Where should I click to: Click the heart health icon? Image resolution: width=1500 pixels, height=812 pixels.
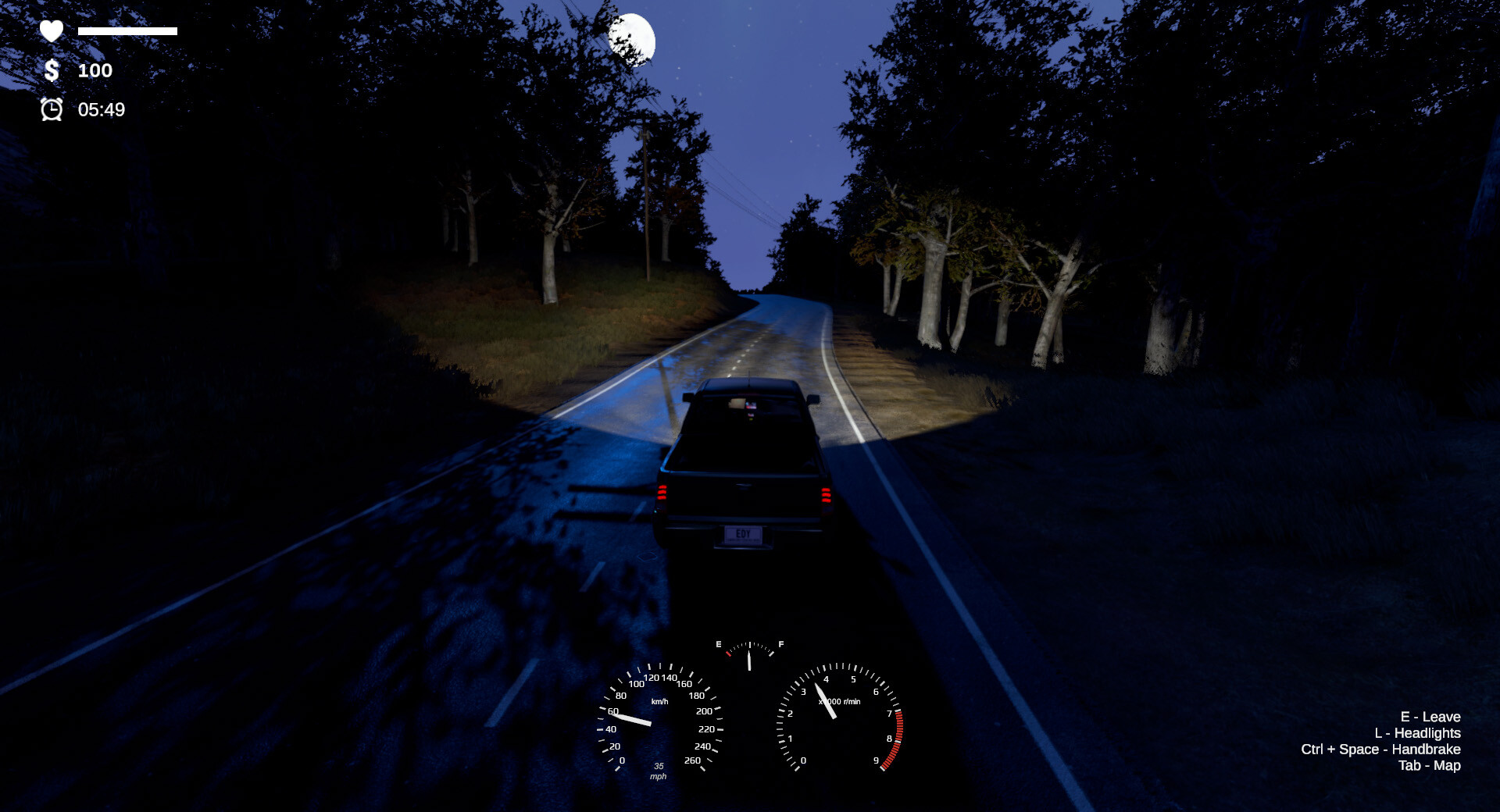(50, 31)
